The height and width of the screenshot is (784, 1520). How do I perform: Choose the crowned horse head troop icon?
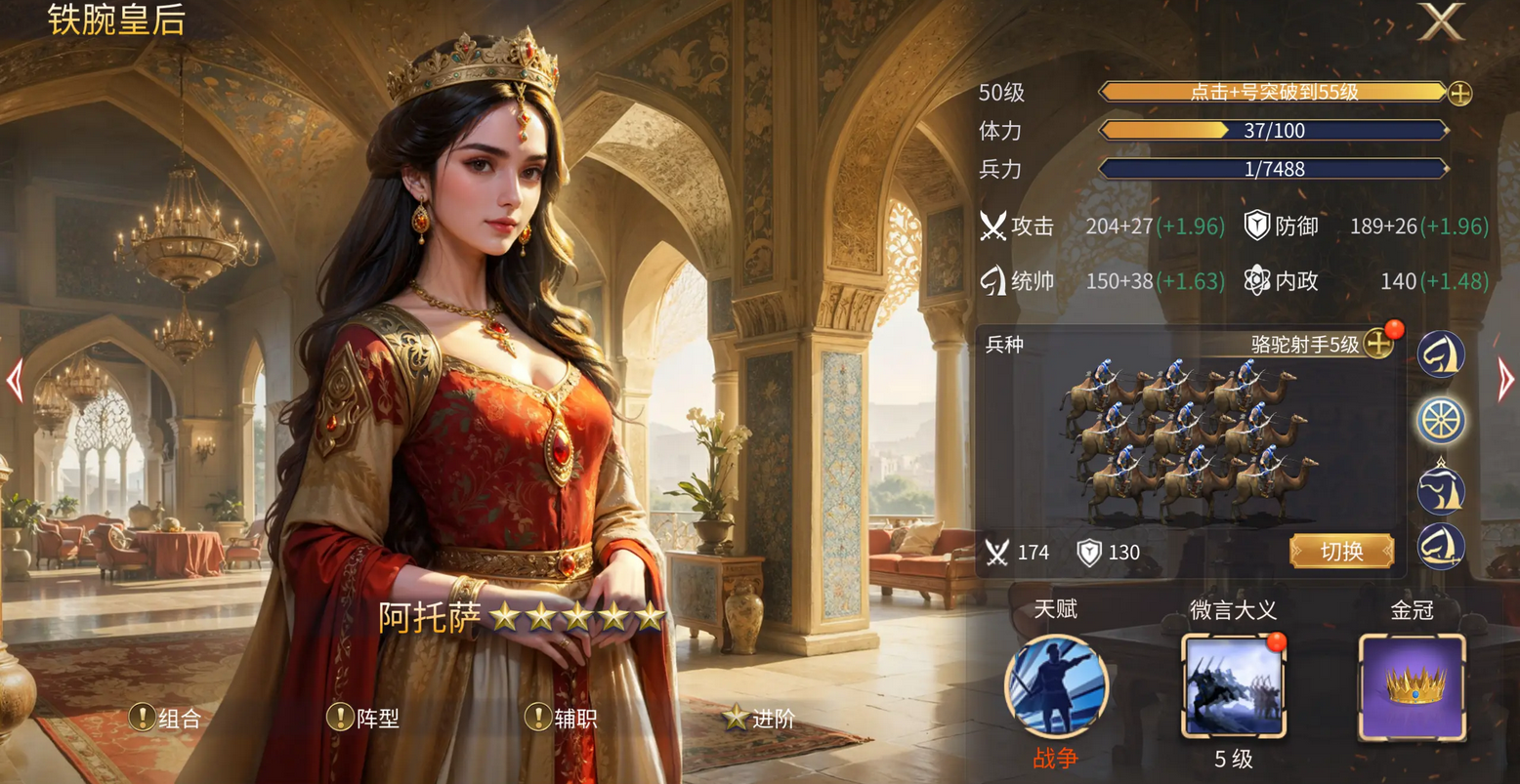1441,488
